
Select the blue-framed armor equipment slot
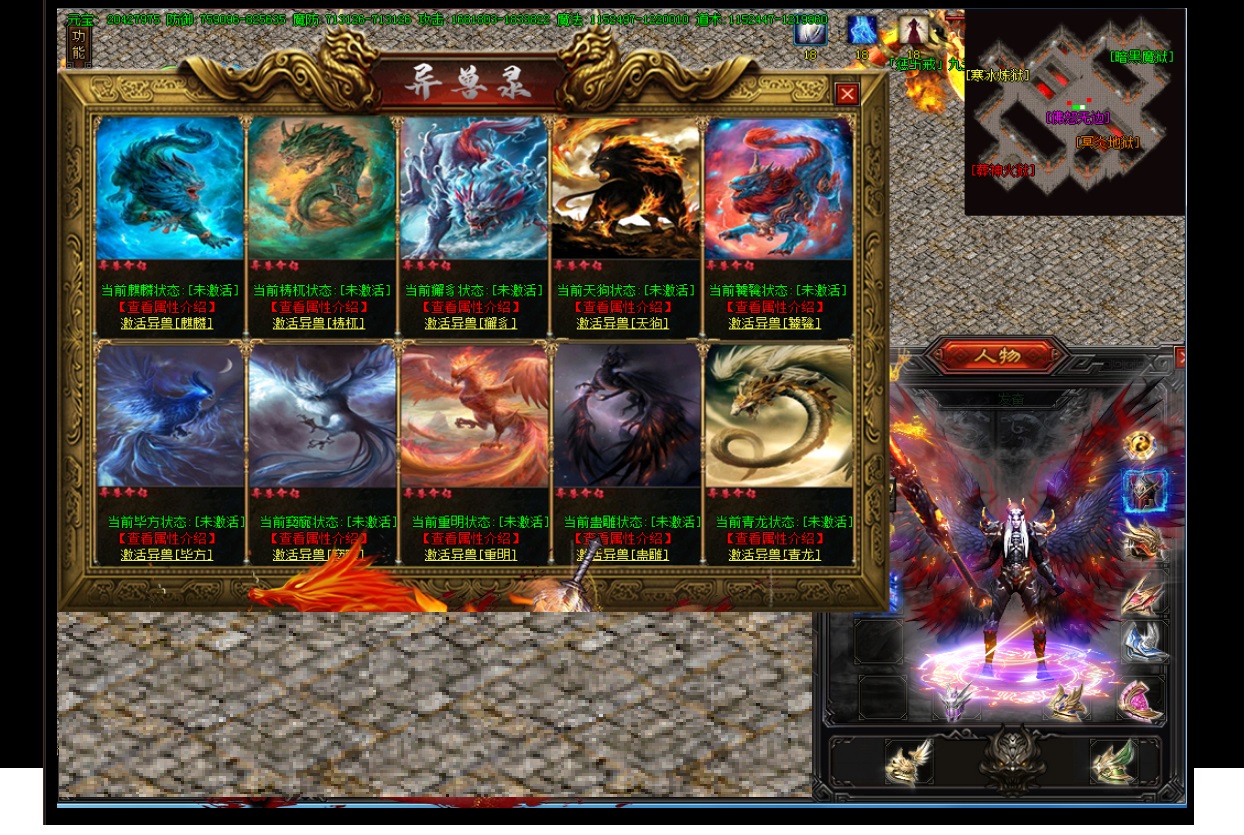point(1143,491)
